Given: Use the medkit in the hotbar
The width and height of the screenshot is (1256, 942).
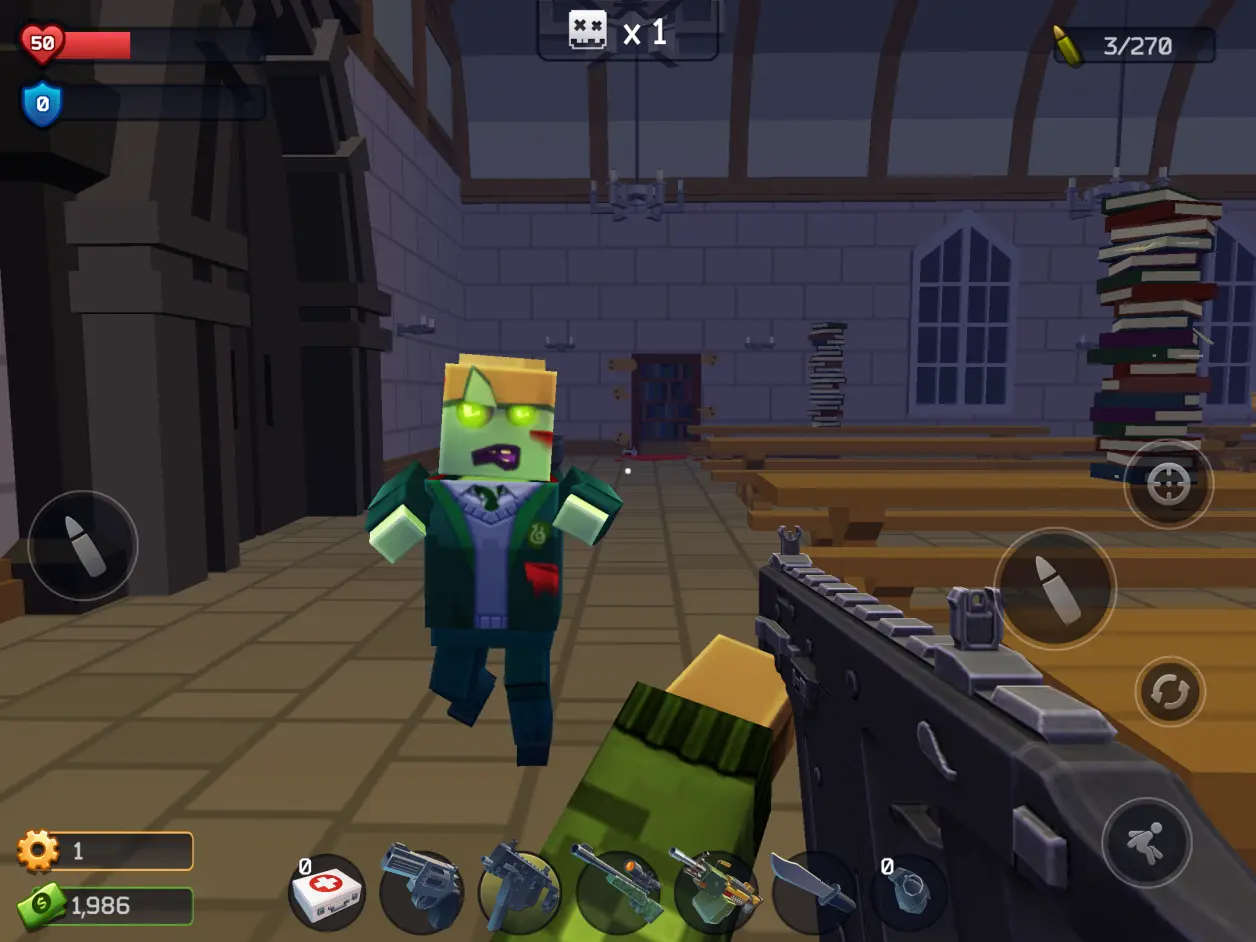Looking at the screenshot, I should (x=327, y=893).
